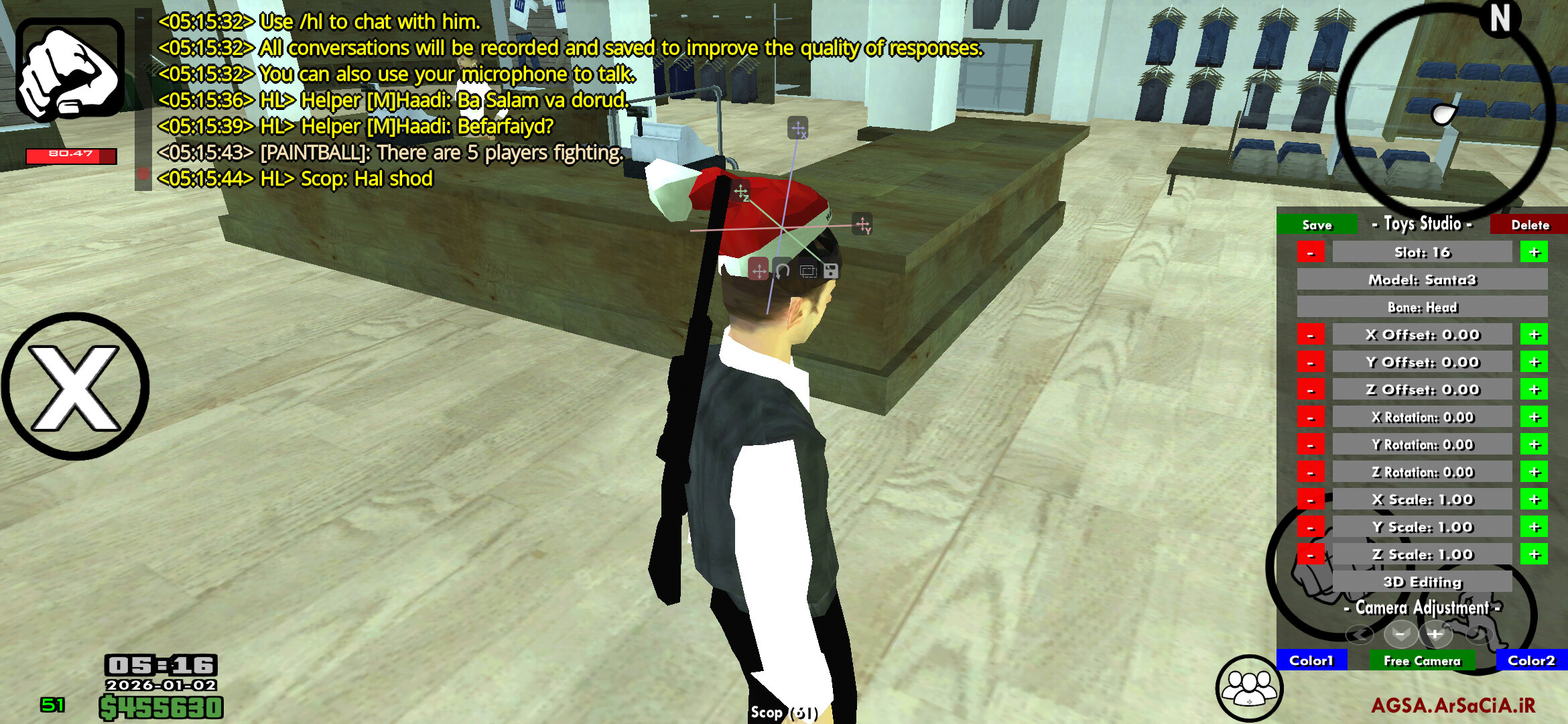Viewport: 1568px width, 724px height.
Task: Increase the X Offset value
Action: (1534, 335)
